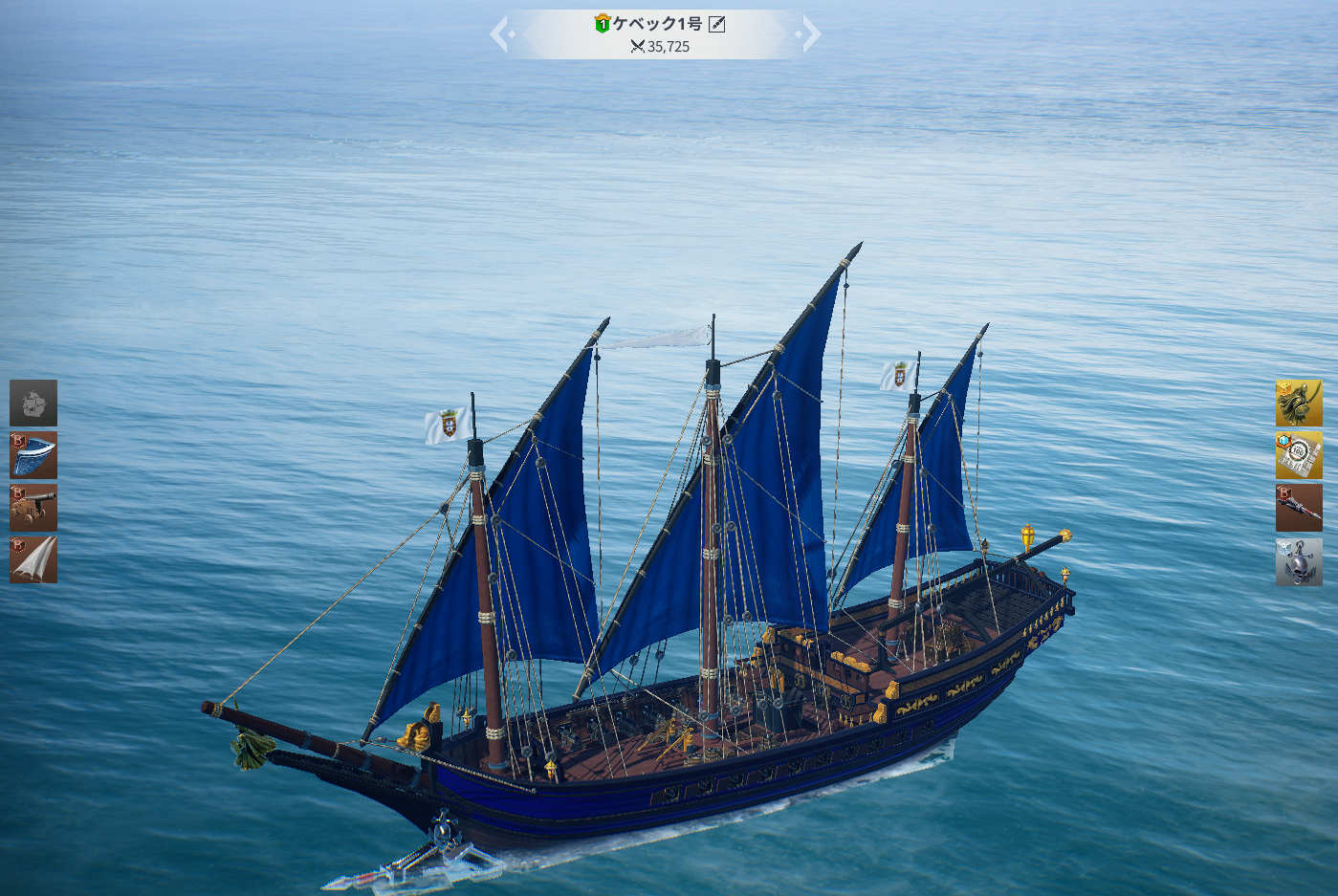Open the blue hull armor plating slot
This screenshot has height=896, width=1338.
33,455
